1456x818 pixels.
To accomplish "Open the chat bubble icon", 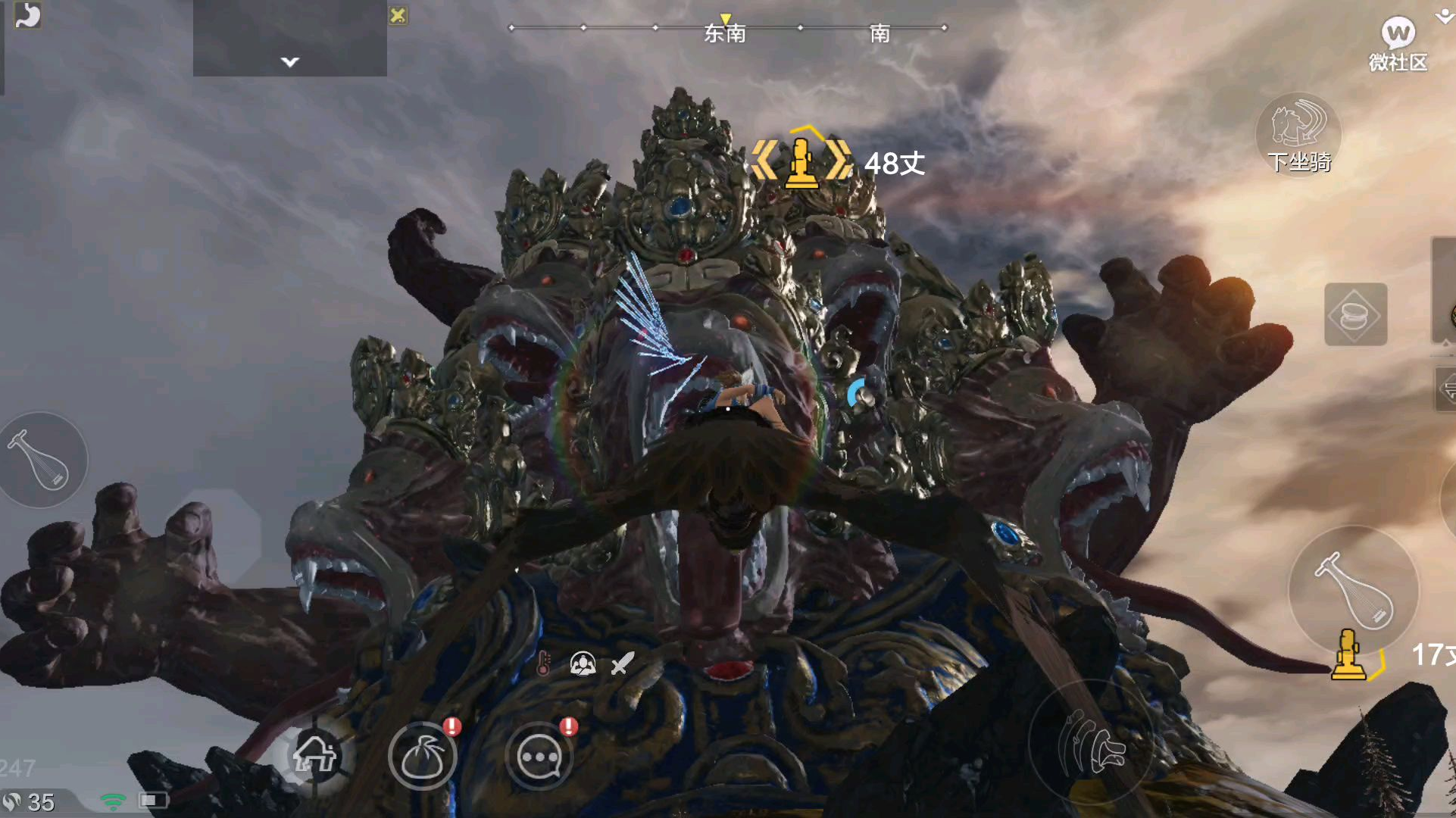I will (539, 756).
